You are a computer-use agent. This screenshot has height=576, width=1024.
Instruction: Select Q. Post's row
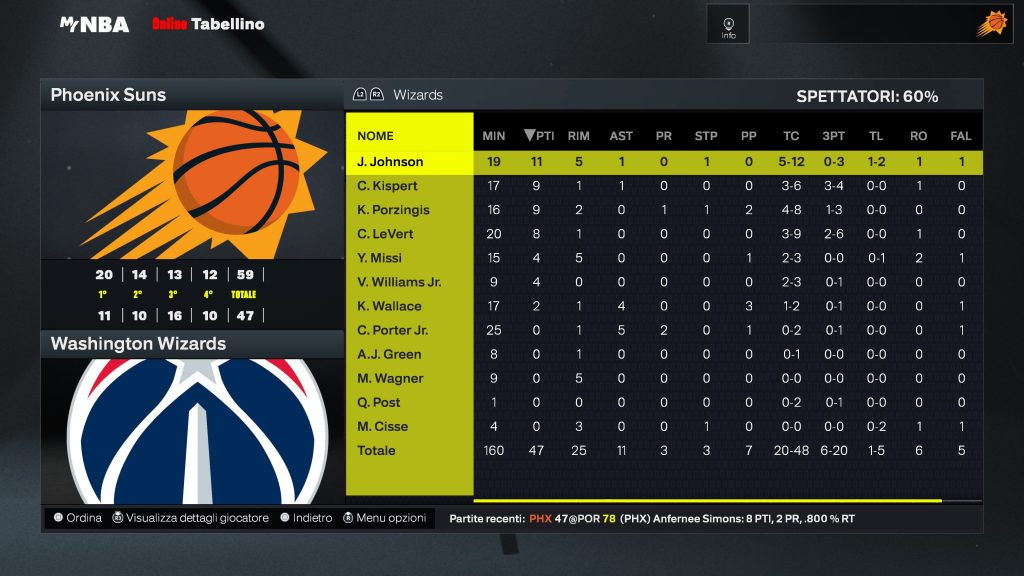(379, 402)
